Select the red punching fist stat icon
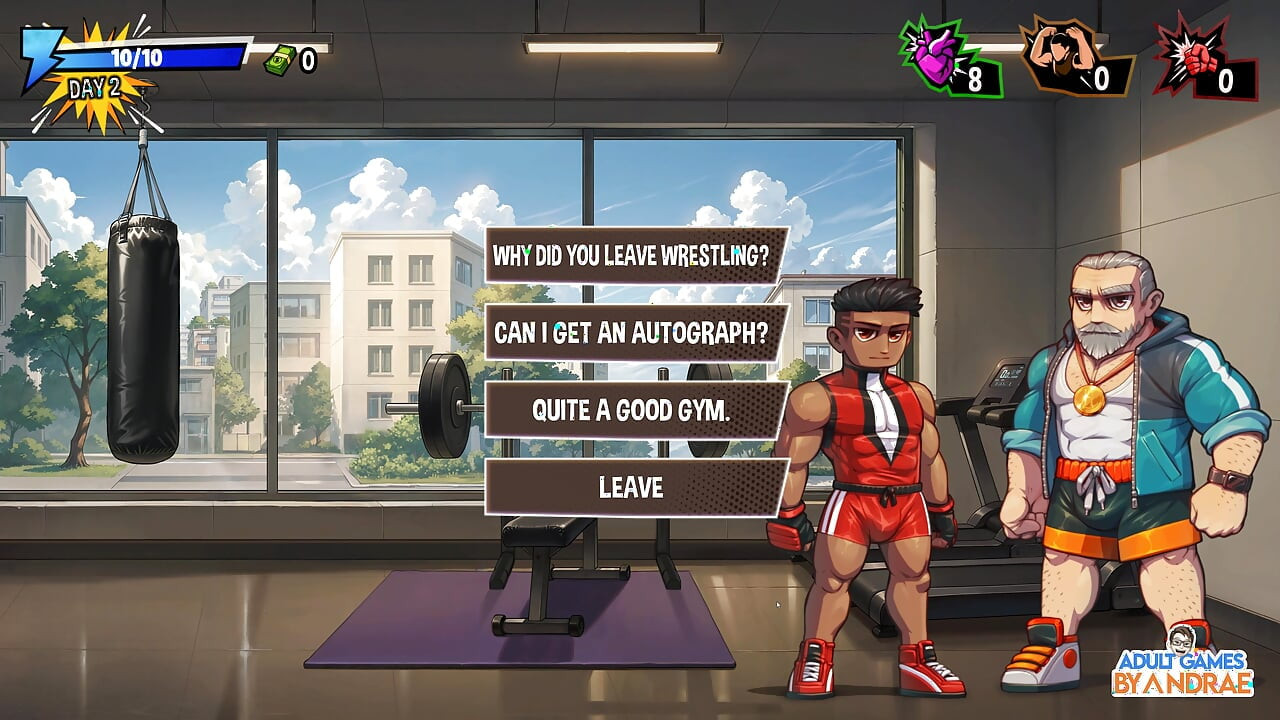The width and height of the screenshot is (1280, 720). point(1192,57)
